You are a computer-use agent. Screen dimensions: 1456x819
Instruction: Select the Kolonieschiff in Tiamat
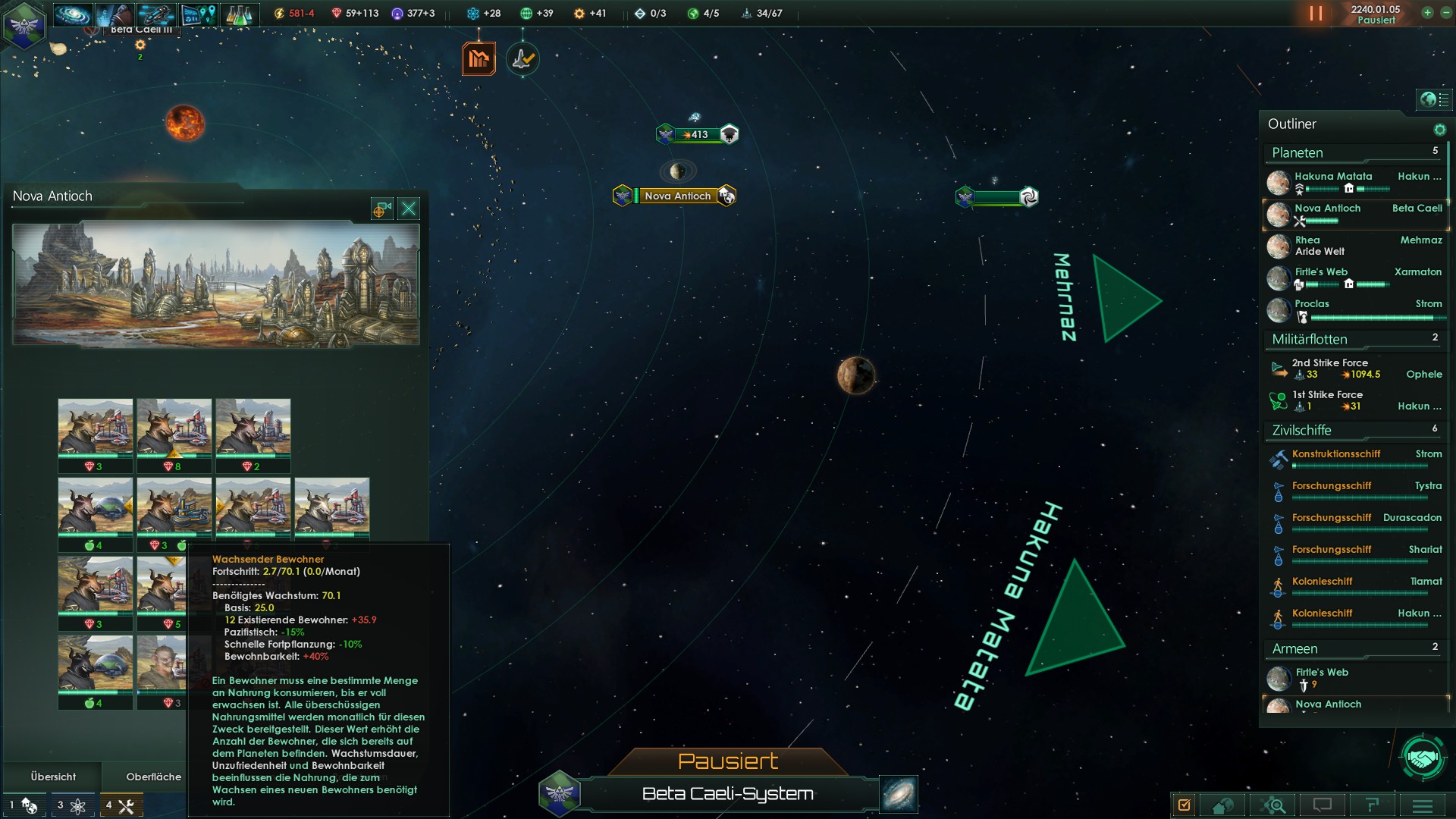pos(1323,582)
